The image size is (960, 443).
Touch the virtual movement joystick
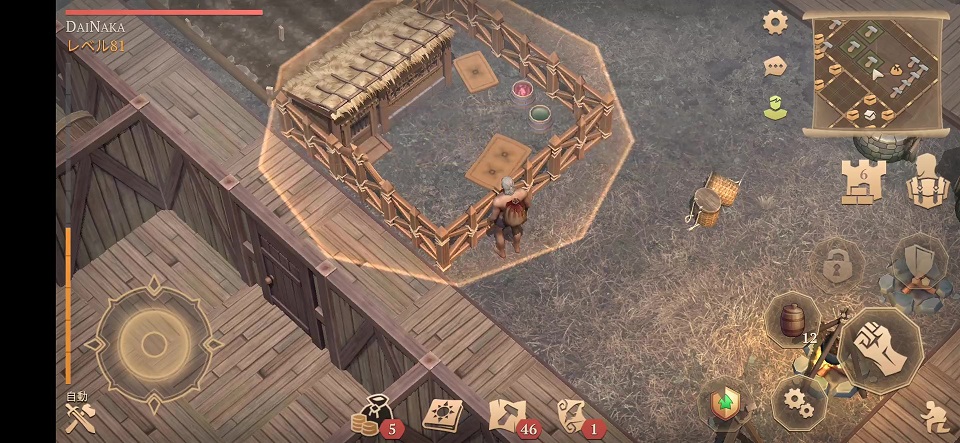point(153,345)
